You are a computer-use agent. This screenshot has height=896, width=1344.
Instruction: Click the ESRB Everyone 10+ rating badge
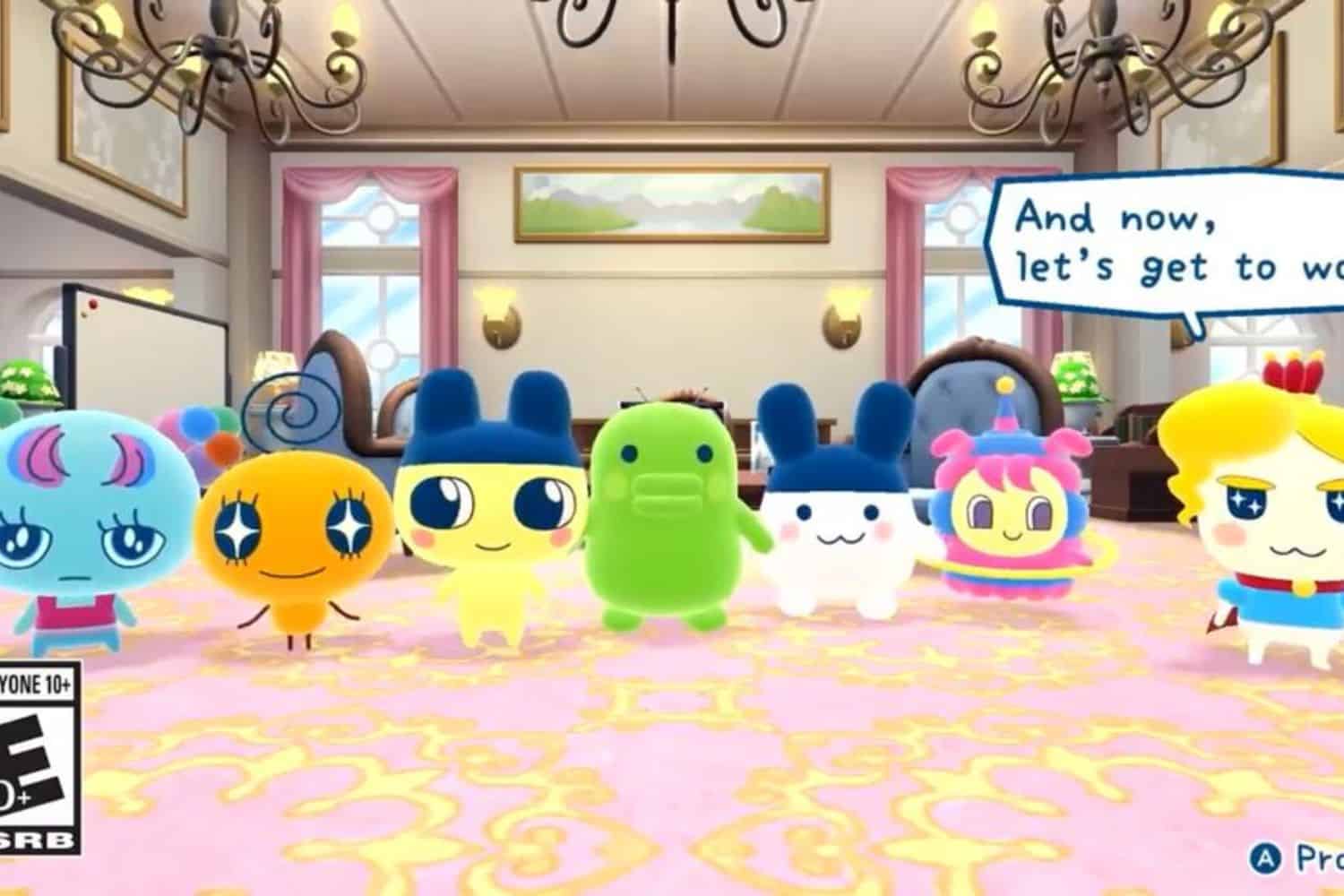[x=36, y=762]
